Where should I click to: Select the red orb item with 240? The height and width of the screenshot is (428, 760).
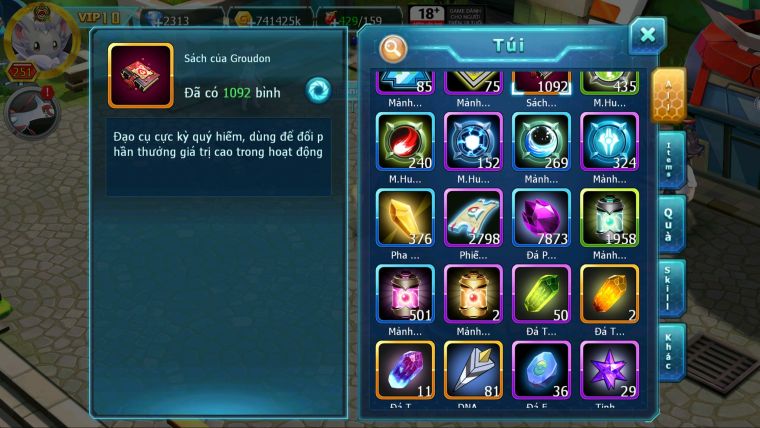(x=405, y=140)
